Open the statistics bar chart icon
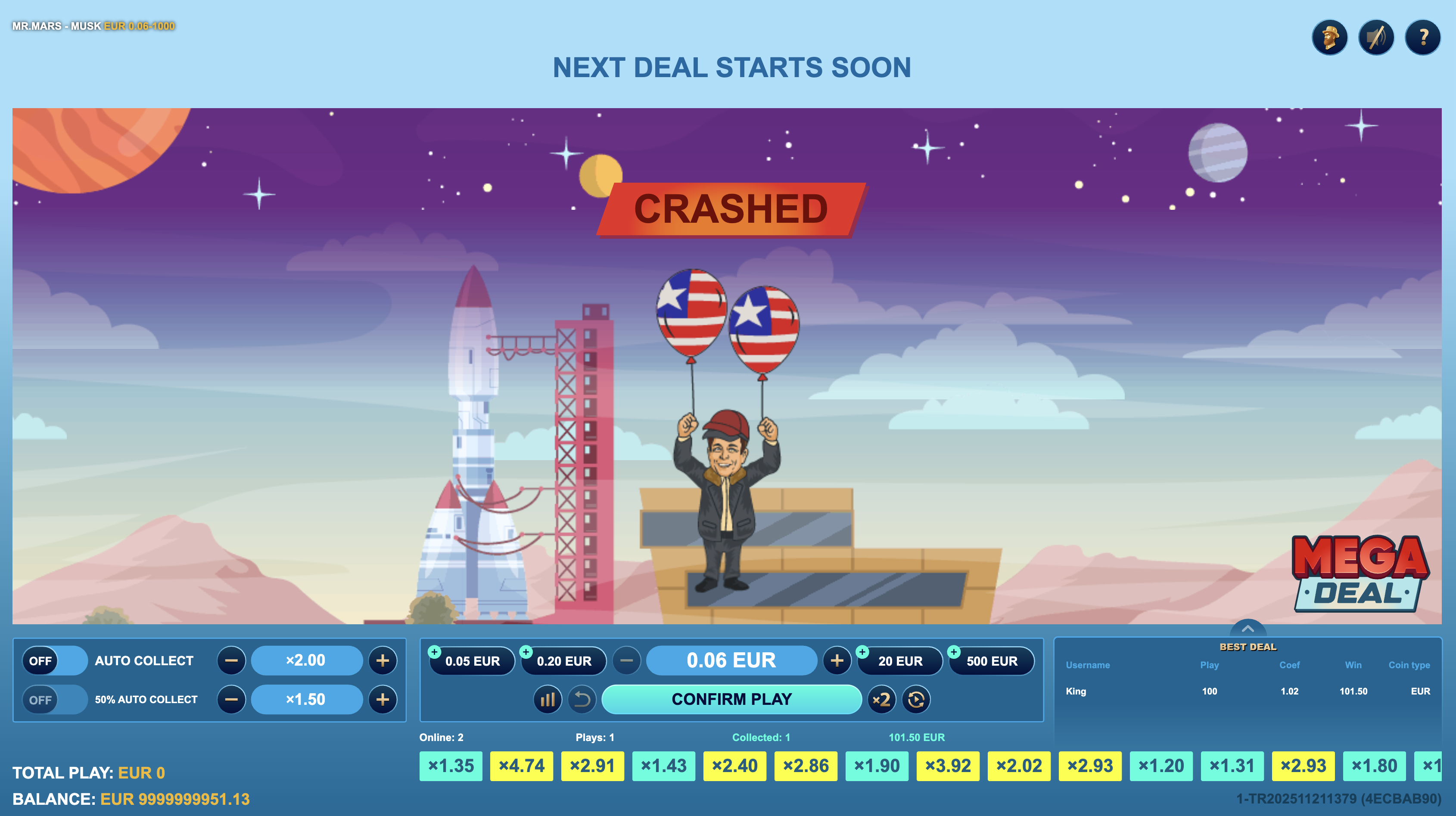 (x=547, y=700)
